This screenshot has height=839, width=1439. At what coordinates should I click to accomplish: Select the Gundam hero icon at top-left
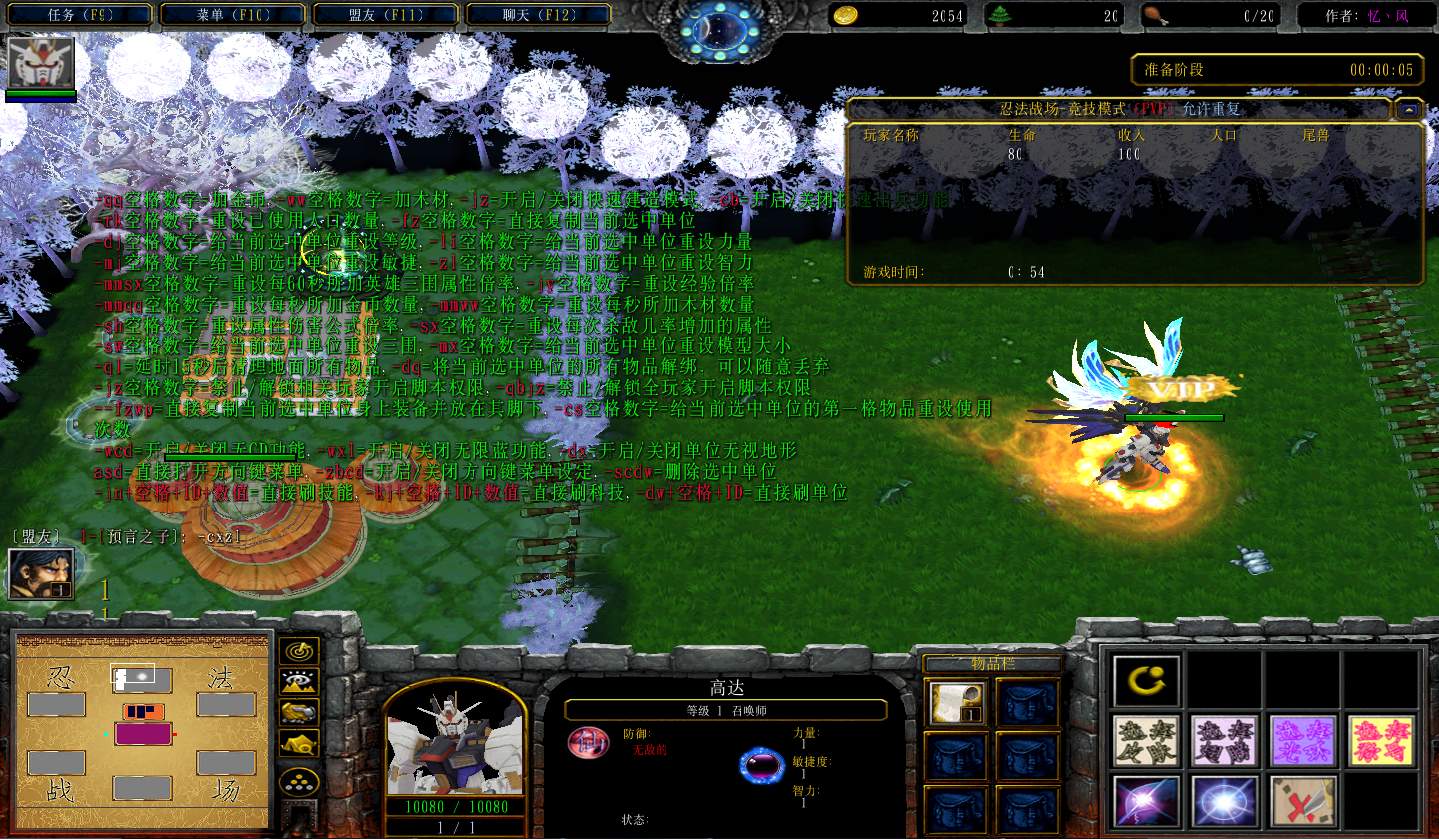point(41,63)
